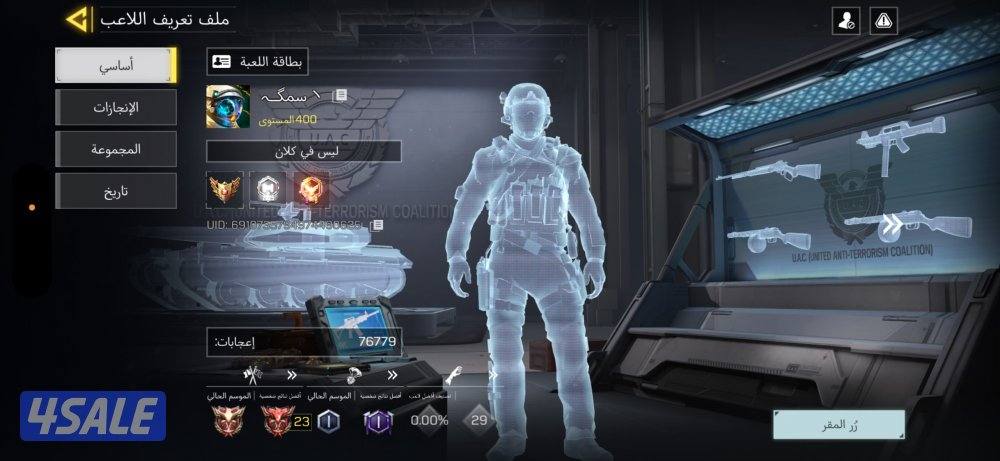
Task: Click the ليس في كلان clan bar
Action: [304, 151]
